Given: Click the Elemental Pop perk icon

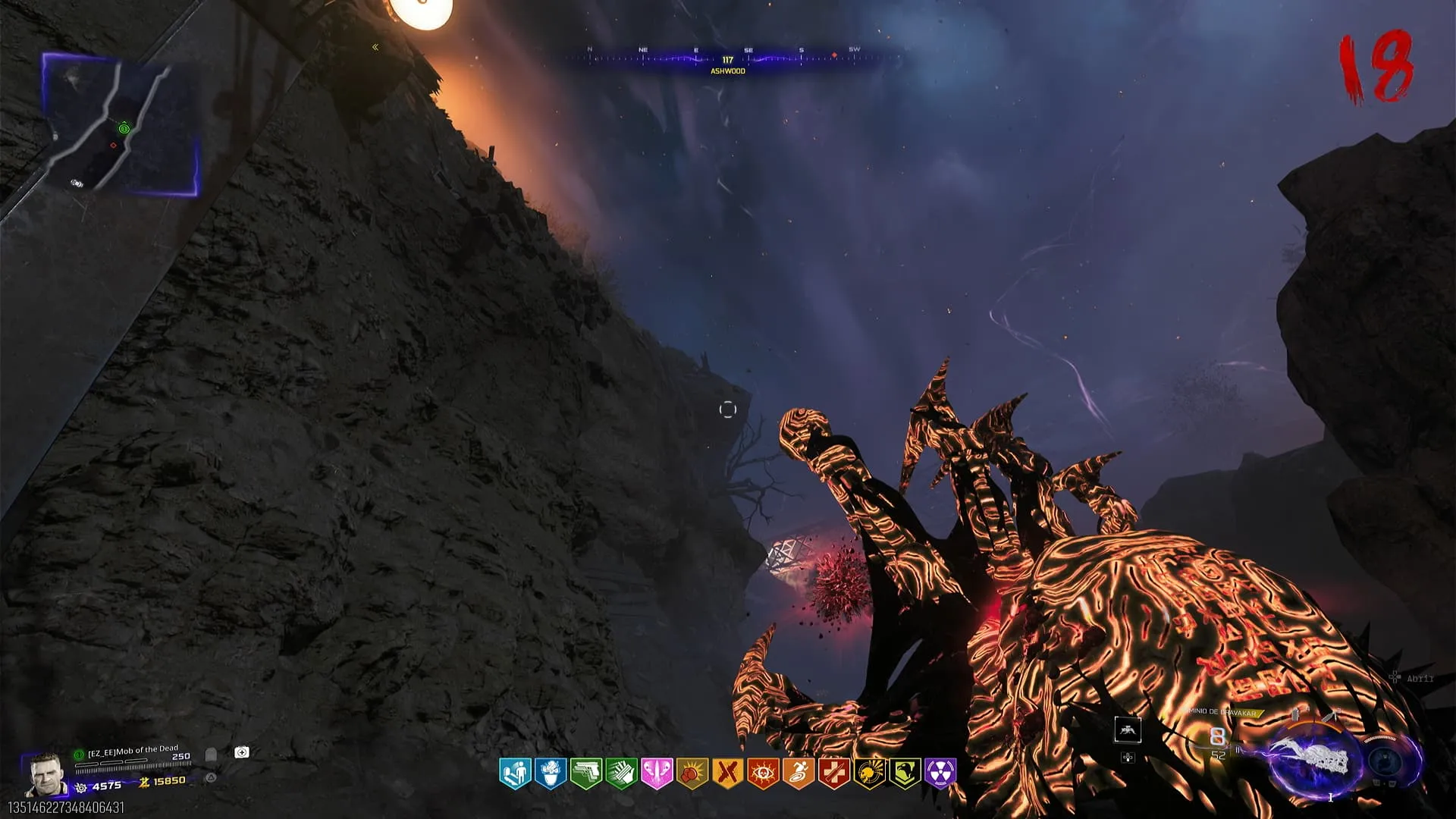Looking at the screenshot, I should [551, 773].
